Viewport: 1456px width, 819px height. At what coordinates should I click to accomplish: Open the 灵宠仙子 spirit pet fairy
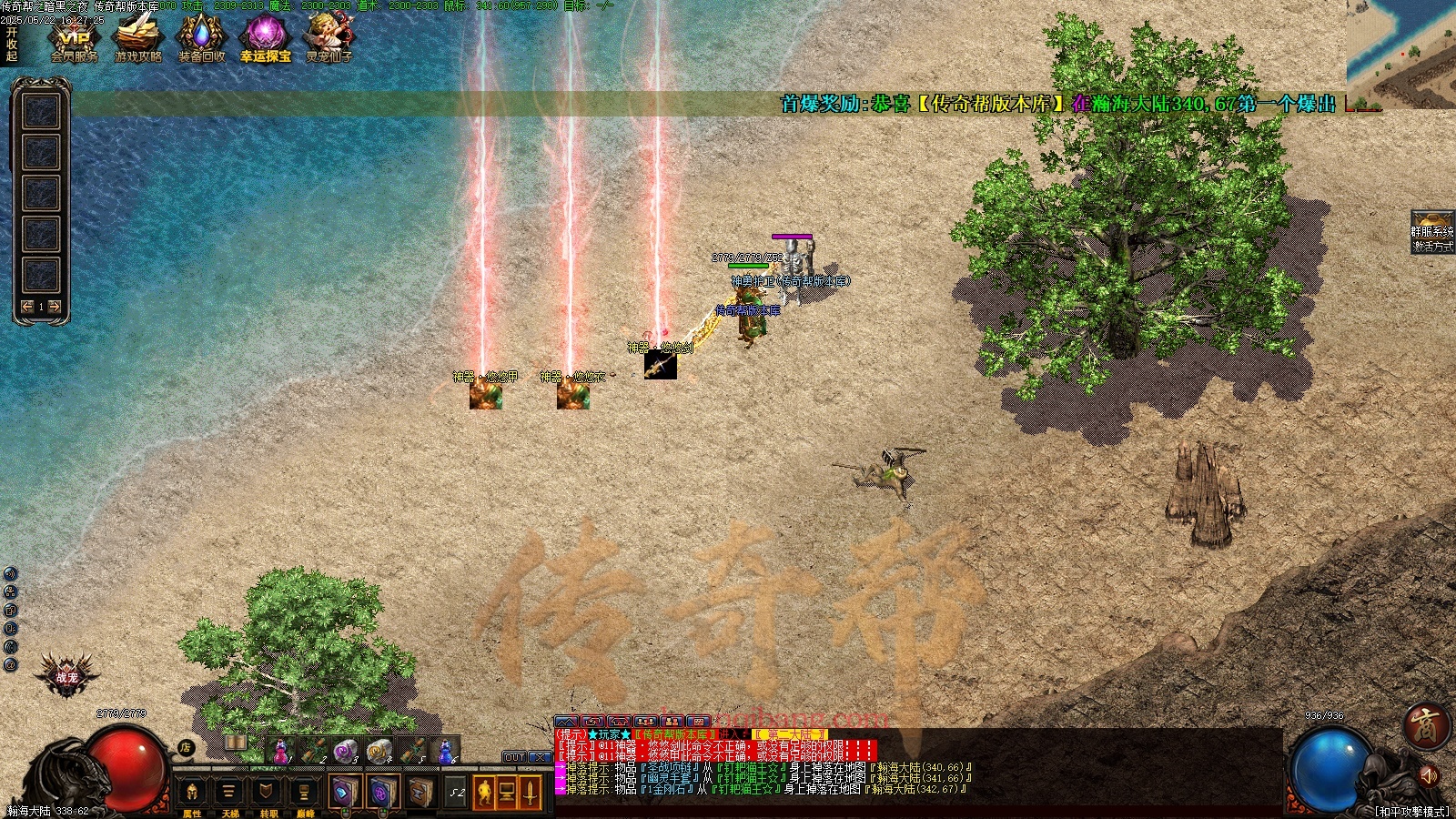click(x=329, y=39)
